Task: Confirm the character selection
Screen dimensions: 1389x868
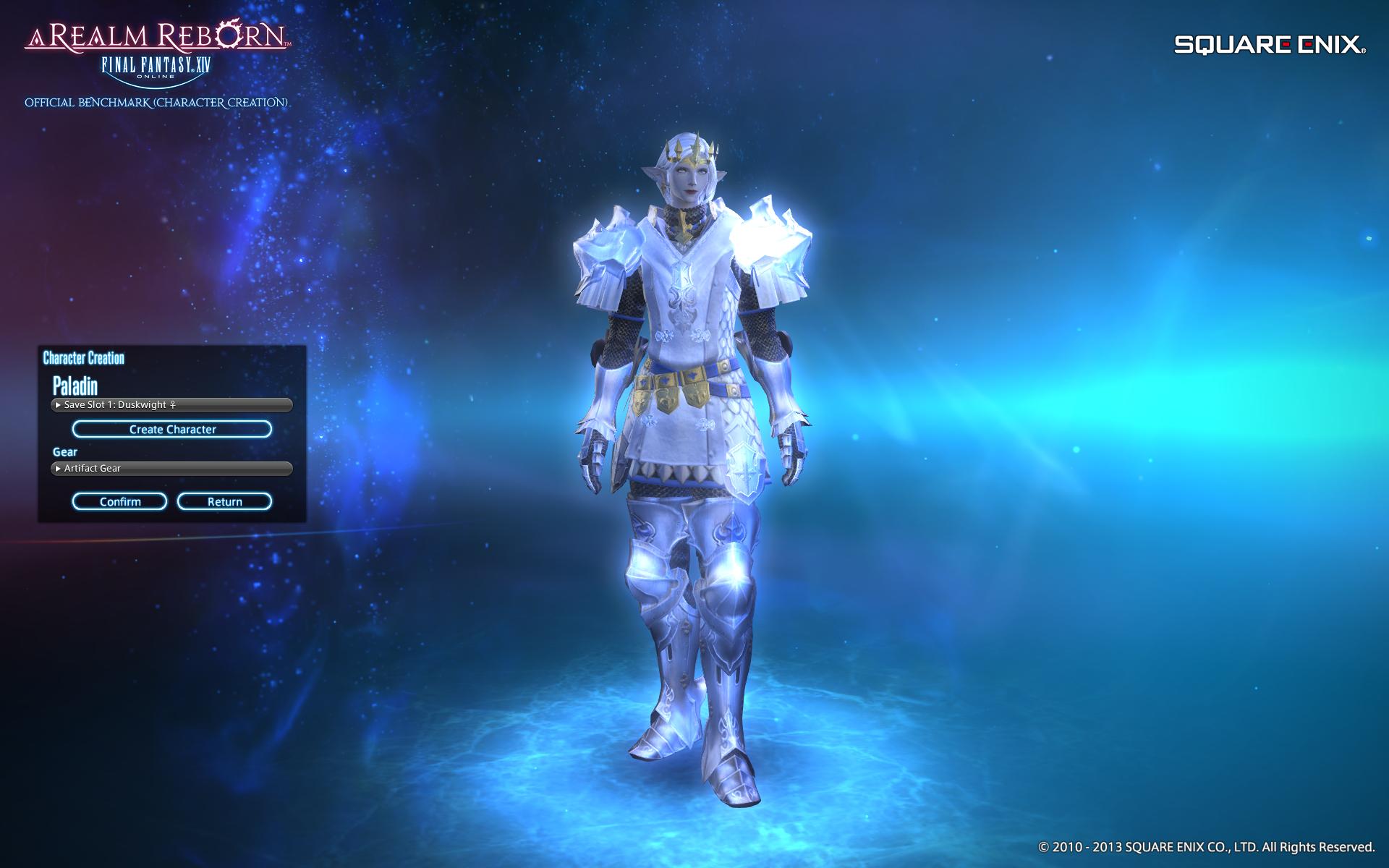Action: [x=120, y=502]
